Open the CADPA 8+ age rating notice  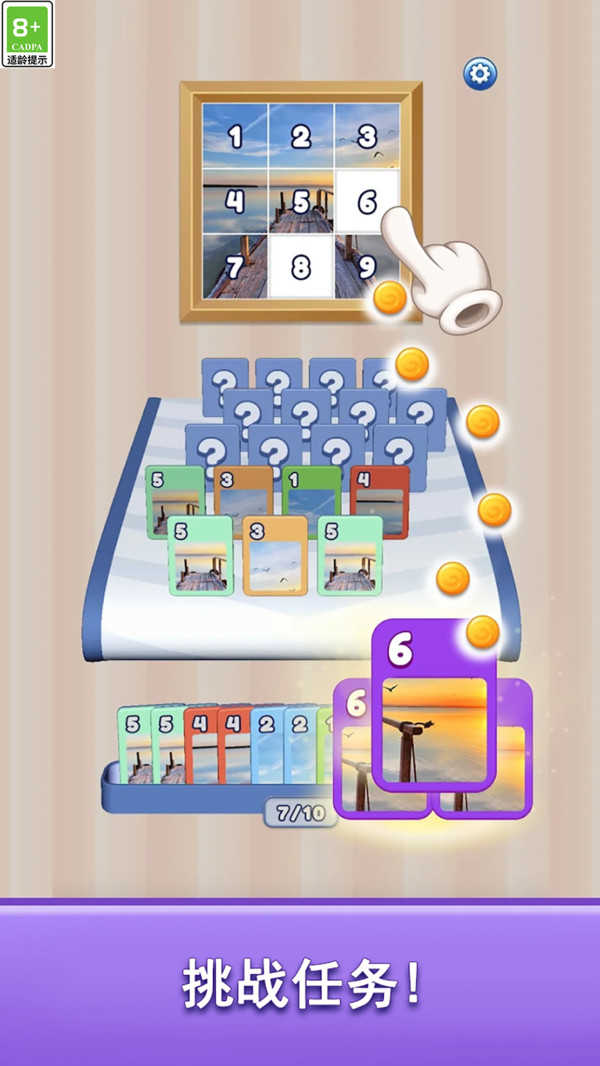coord(28,34)
